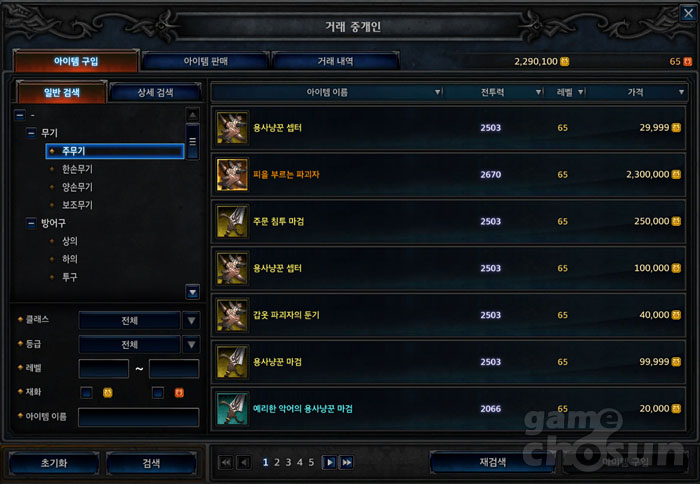Open the 클래스 dropdown
This screenshot has height=484, width=700.
pos(192,320)
